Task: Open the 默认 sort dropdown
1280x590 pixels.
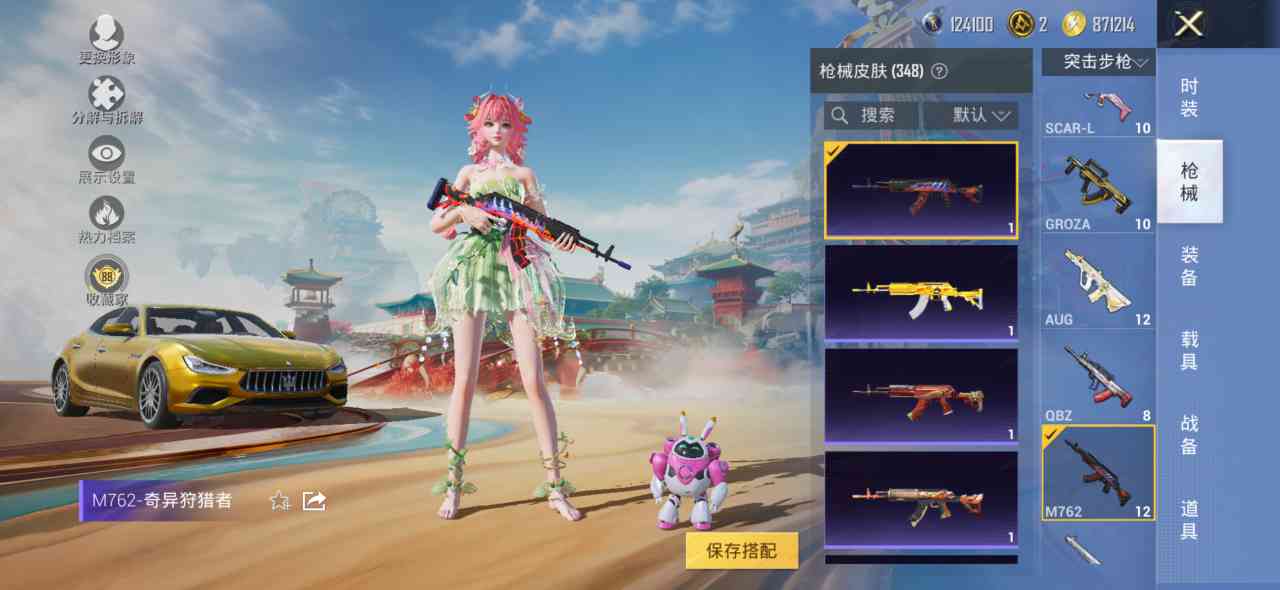Action: point(971,115)
